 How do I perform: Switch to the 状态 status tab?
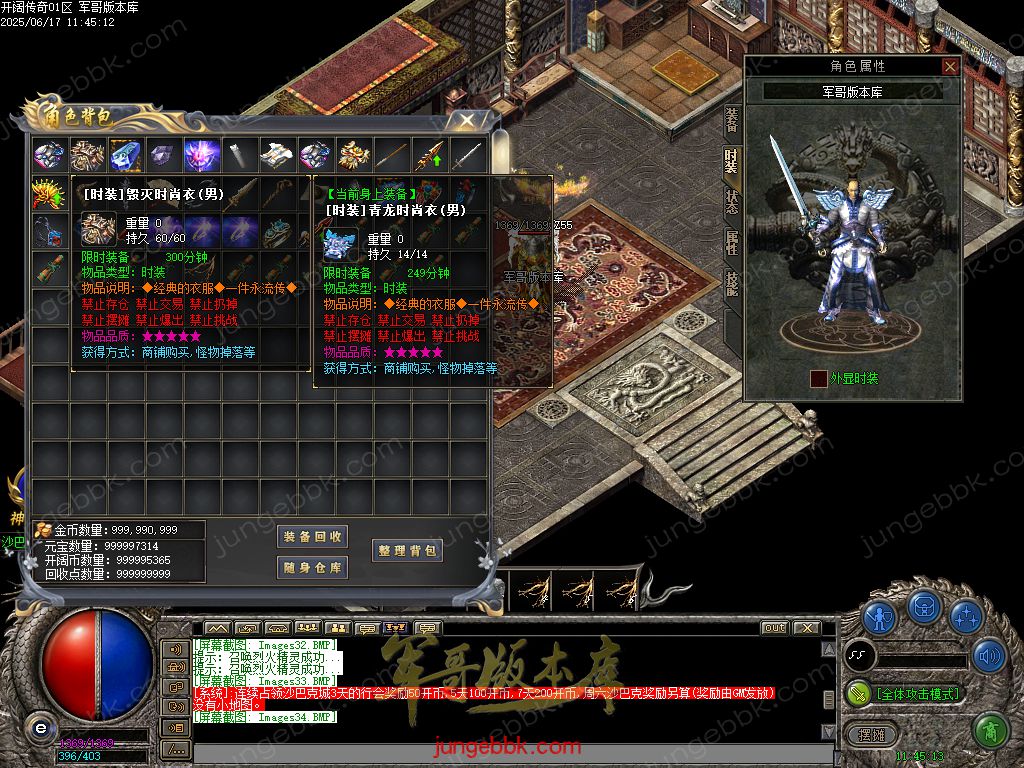pyautogui.click(x=732, y=201)
